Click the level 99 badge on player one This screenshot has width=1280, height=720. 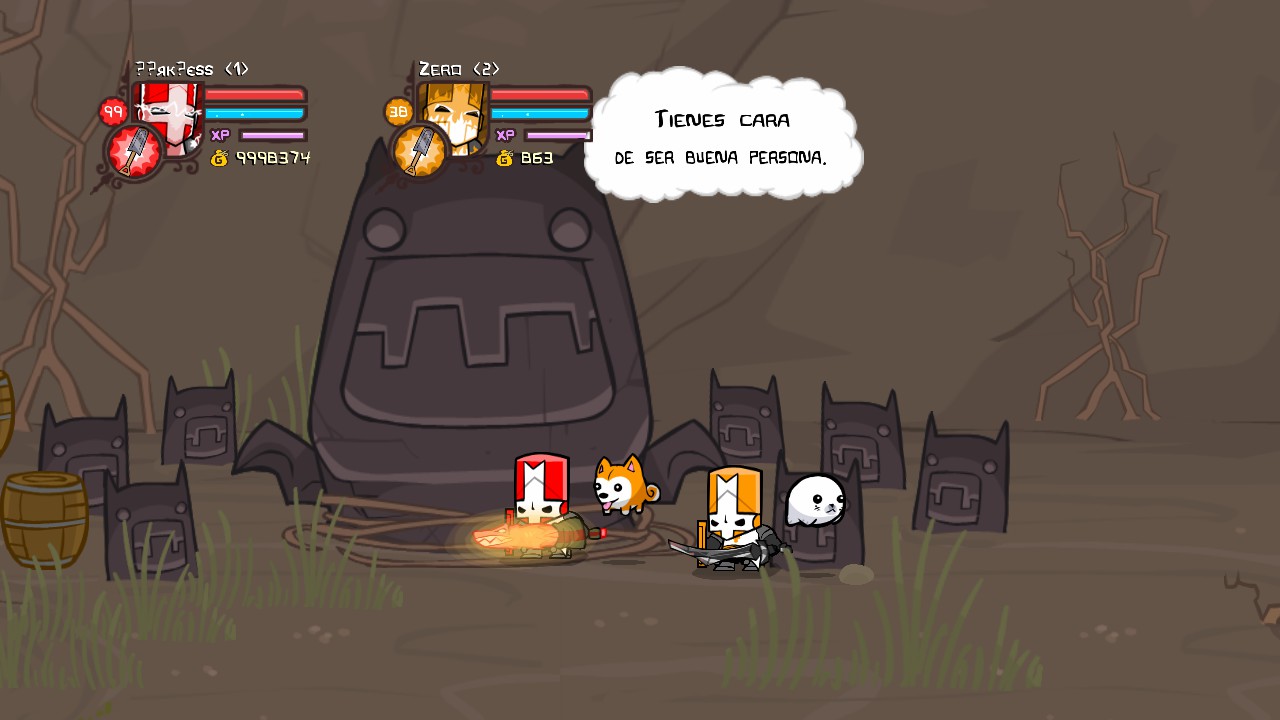click(112, 111)
